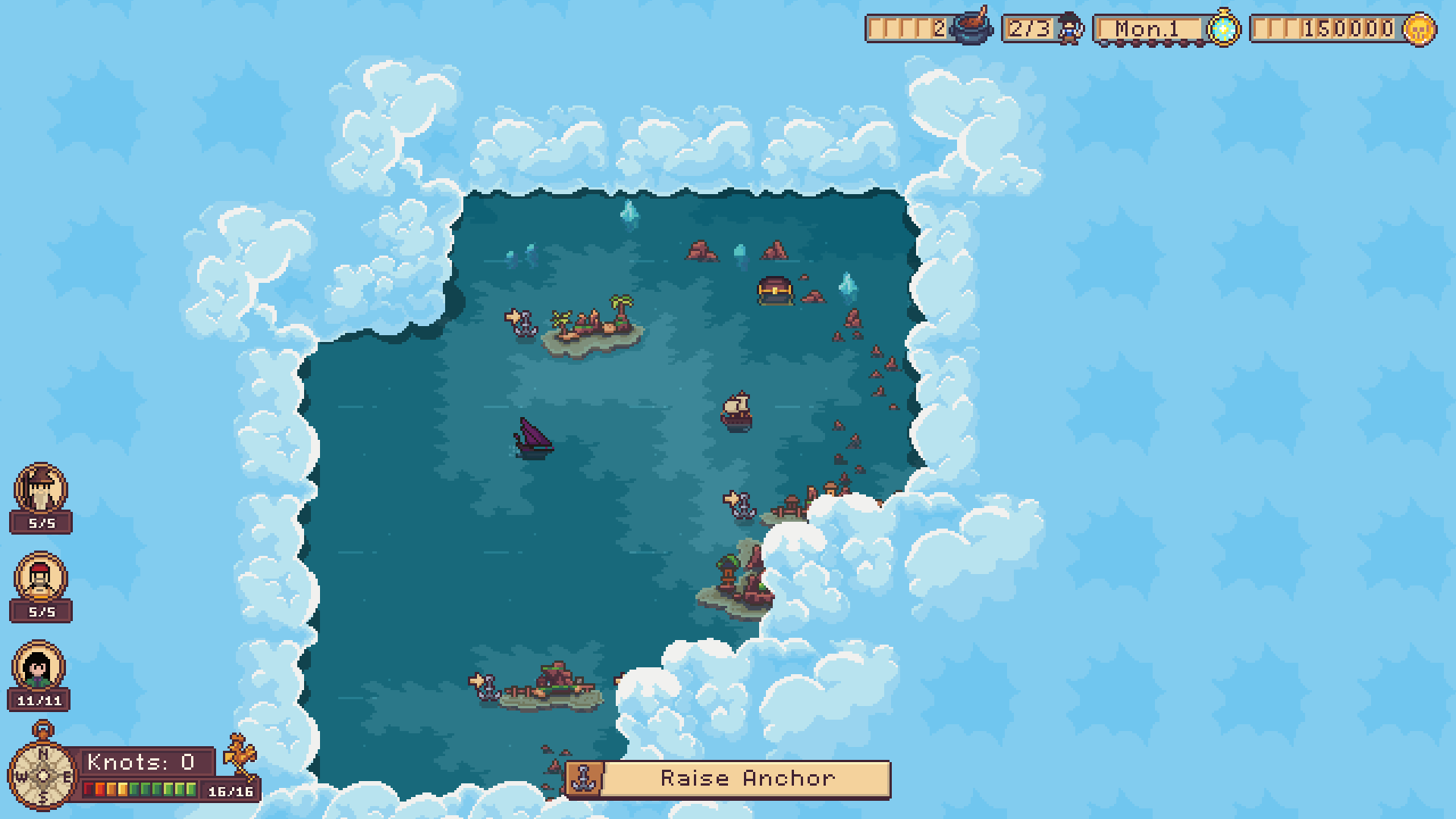Select the red-capped sailor's portrait
The width and height of the screenshot is (1456, 819).
39,576
